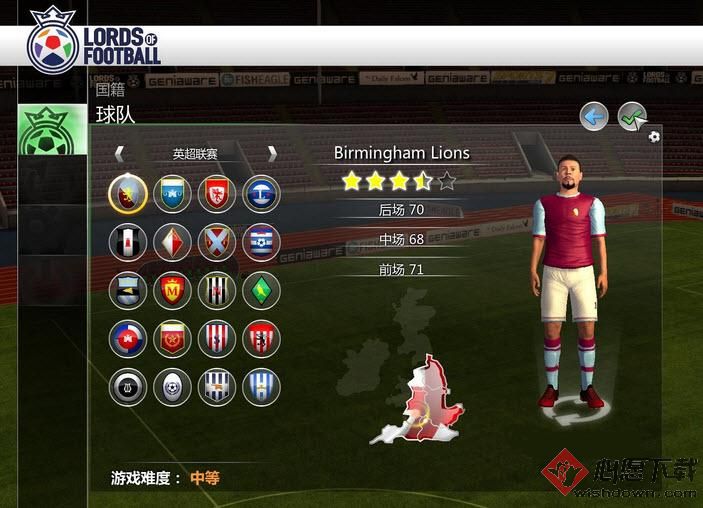This screenshot has height=508, width=703.
Task: Change difficulty setting 中等
Action: [204, 478]
